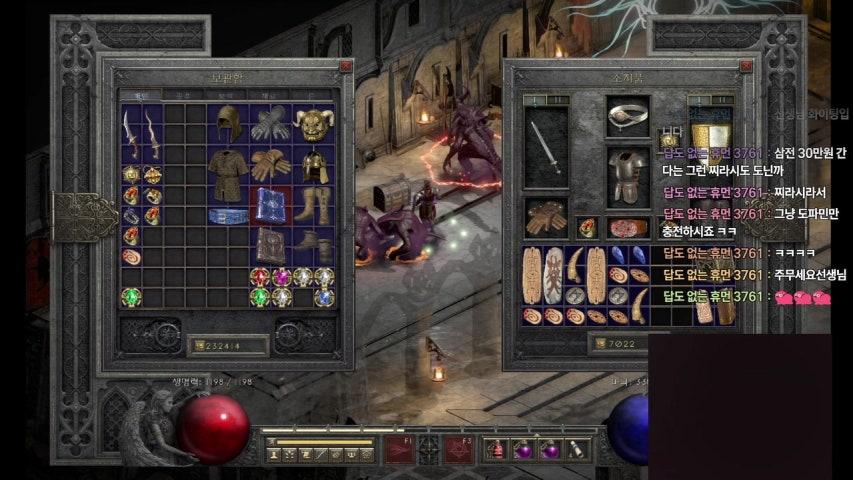This screenshot has width=853, height=480.
Task: Pick up the studded leather armor in stash
Action: tap(229, 173)
